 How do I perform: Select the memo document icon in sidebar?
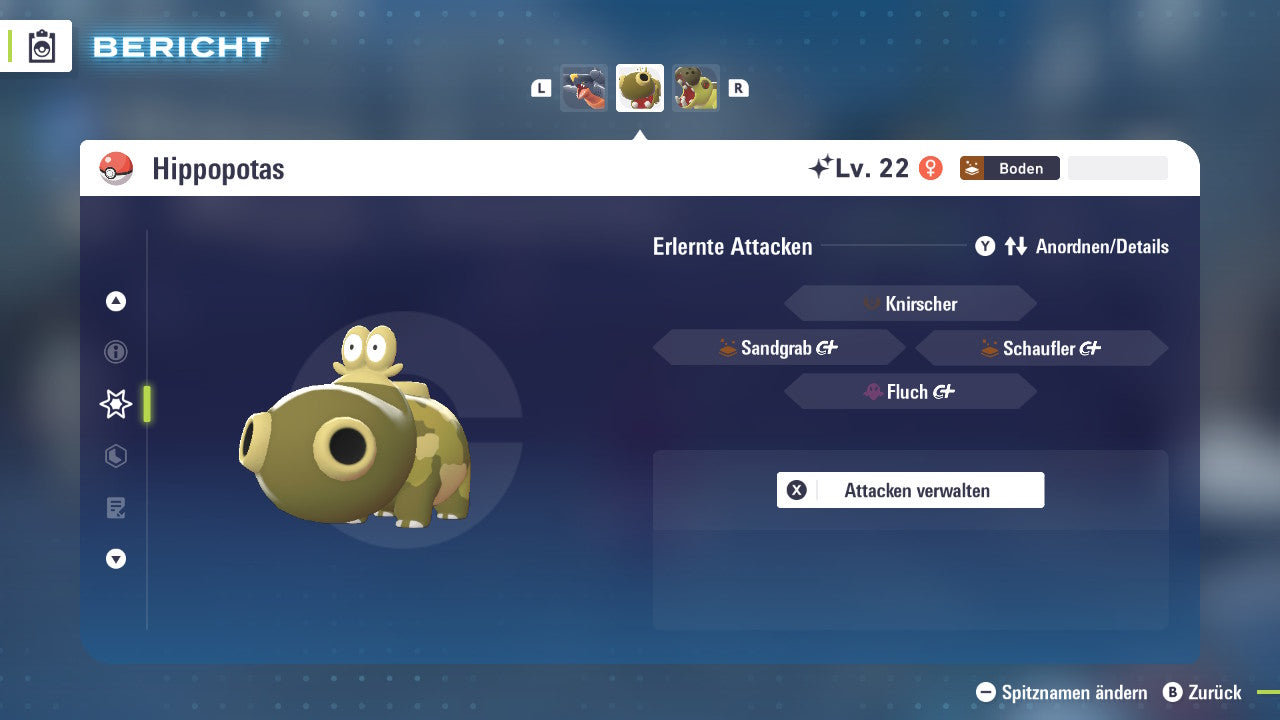[x=115, y=508]
